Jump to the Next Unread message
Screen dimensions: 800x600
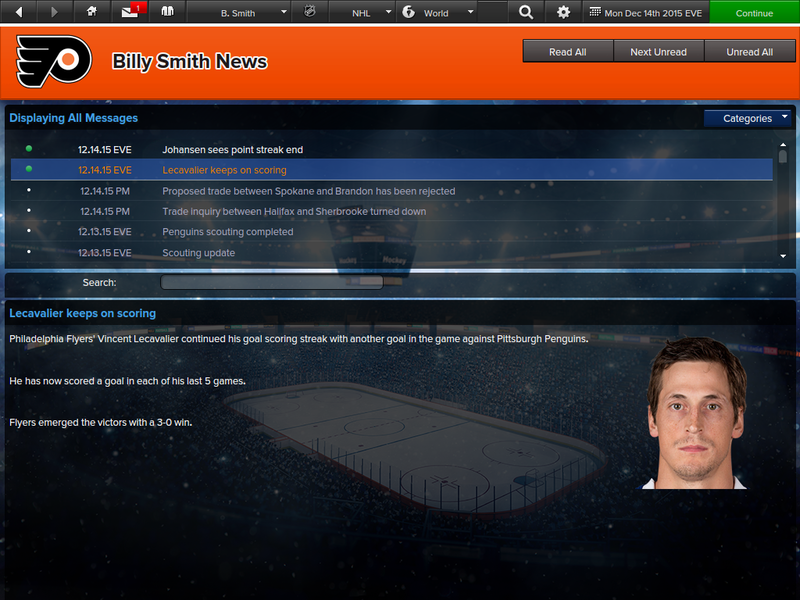click(658, 52)
